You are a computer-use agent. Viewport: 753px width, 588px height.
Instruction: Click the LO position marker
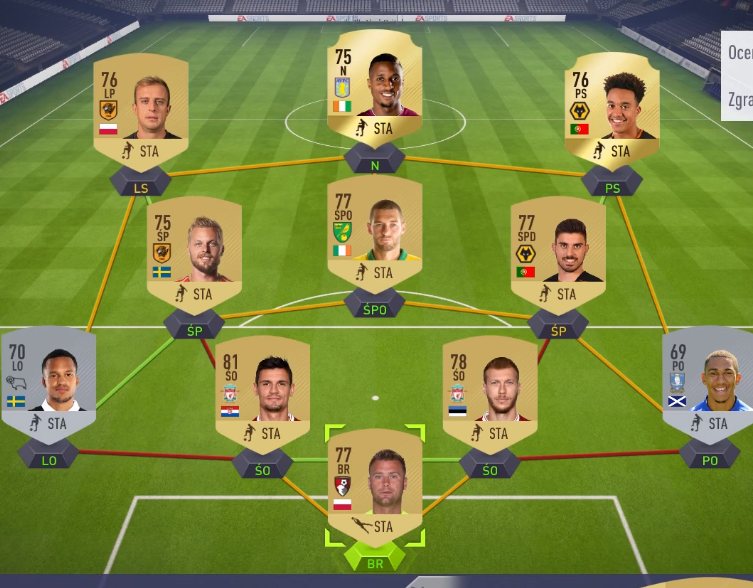pyautogui.click(x=47, y=459)
